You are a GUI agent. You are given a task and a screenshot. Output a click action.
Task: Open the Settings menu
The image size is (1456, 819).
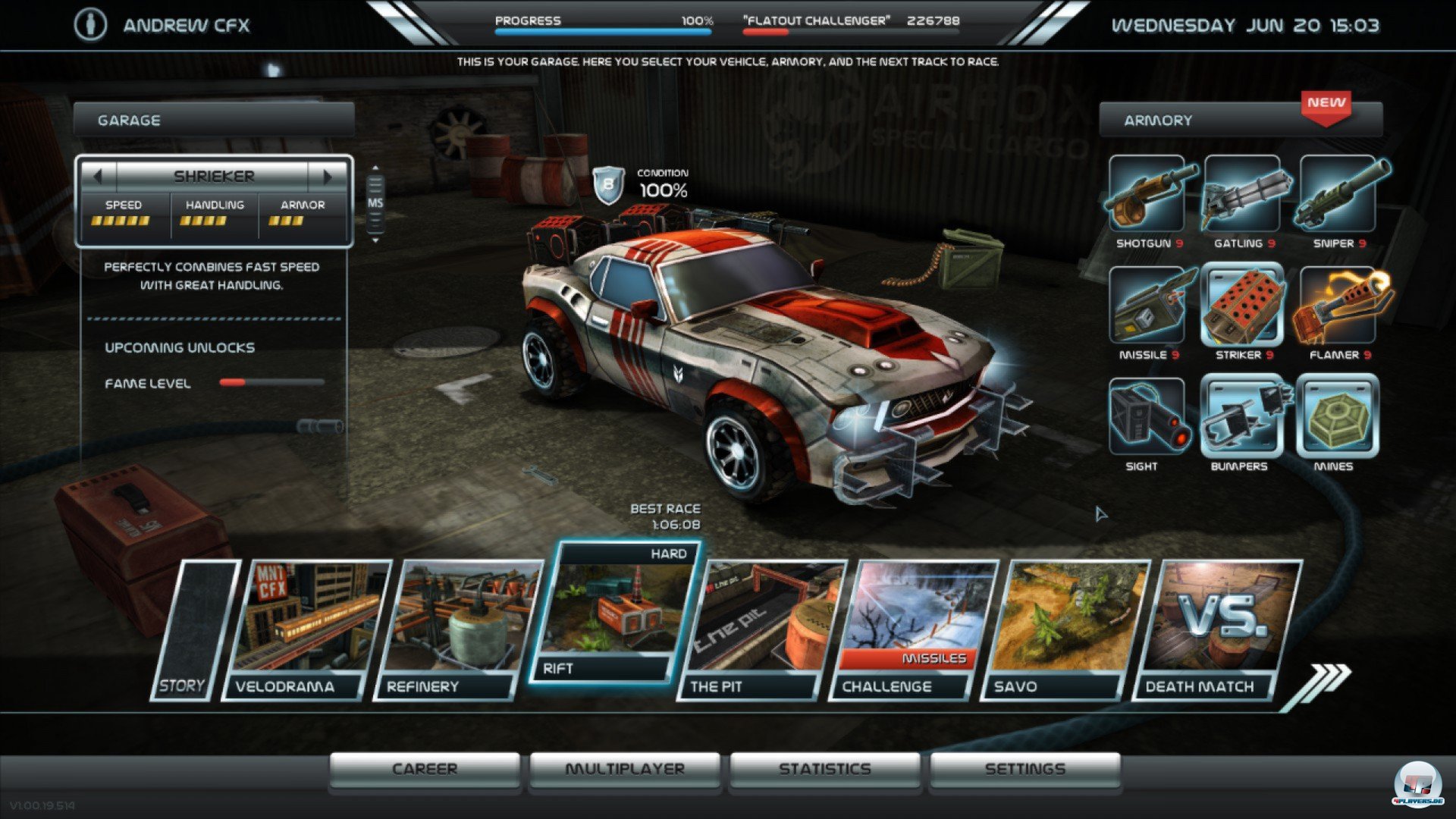pyautogui.click(x=1025, y=769)
